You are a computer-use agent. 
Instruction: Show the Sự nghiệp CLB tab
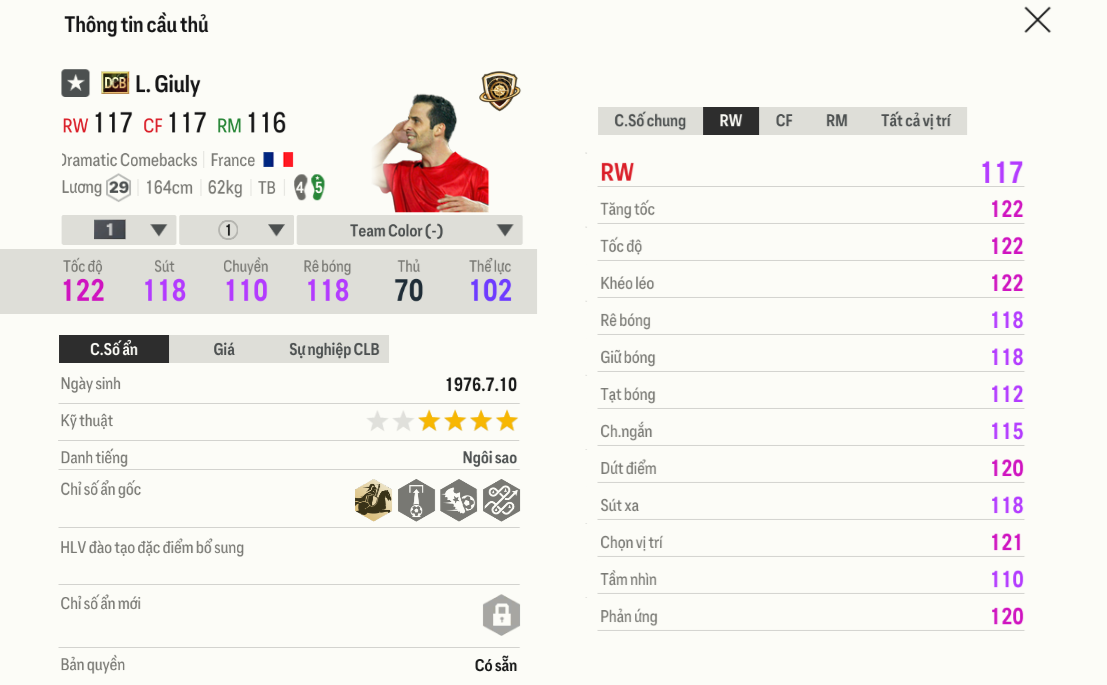tap(334, 349)
